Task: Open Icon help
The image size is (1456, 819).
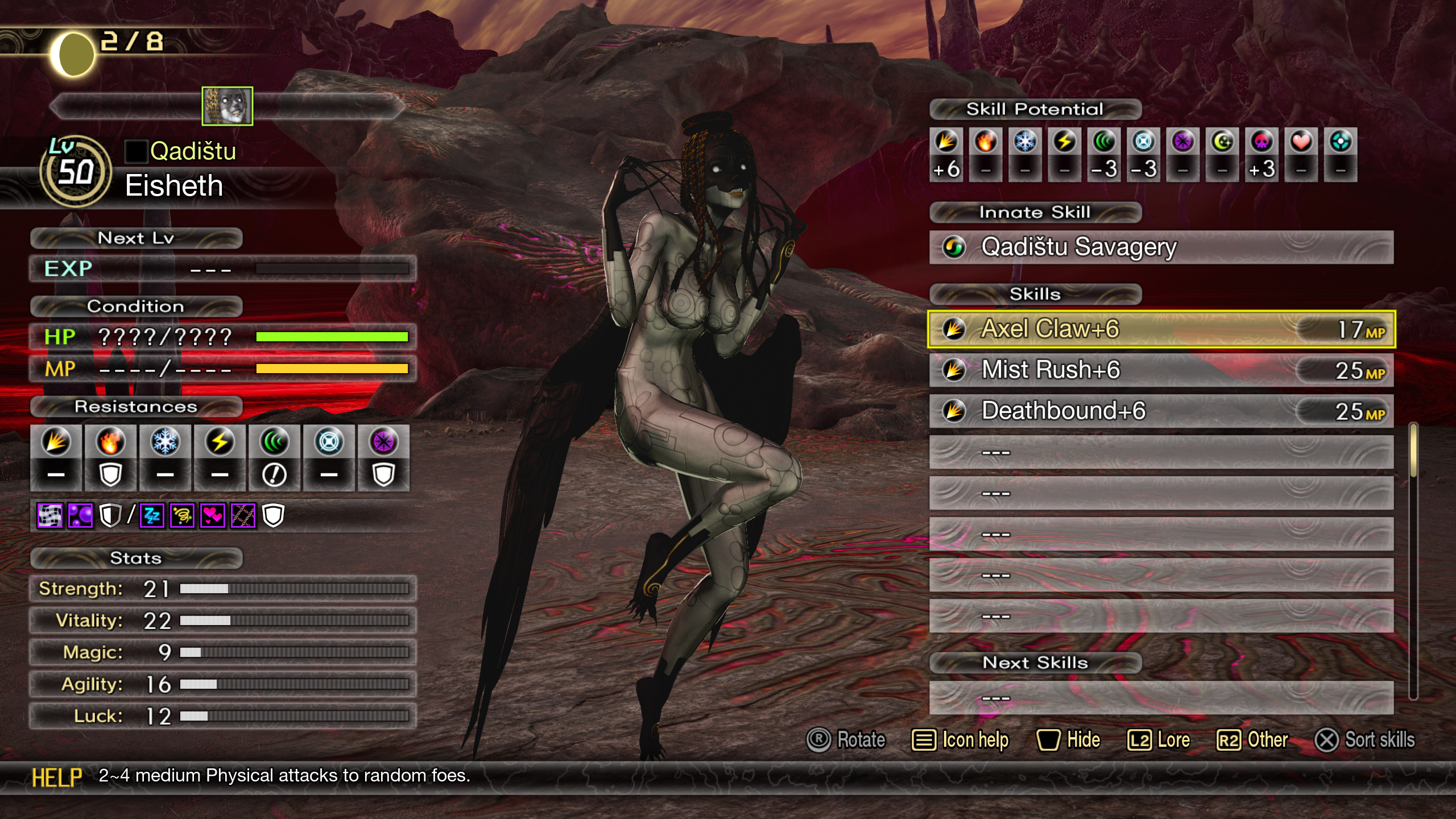Action: point(960,740)
